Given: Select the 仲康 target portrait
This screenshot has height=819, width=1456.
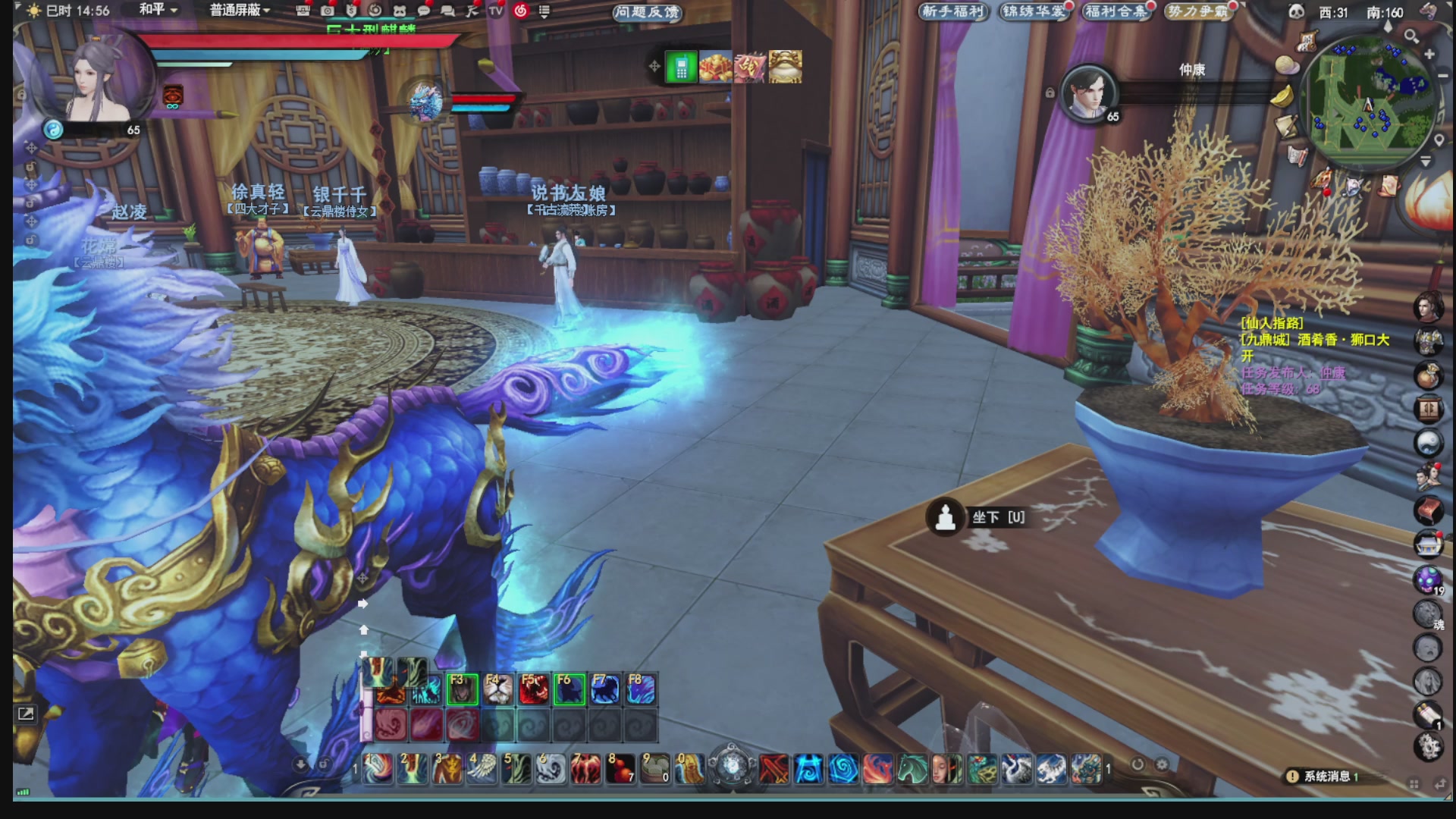Looking at the screenshot, I should (x=1089, y=93).
